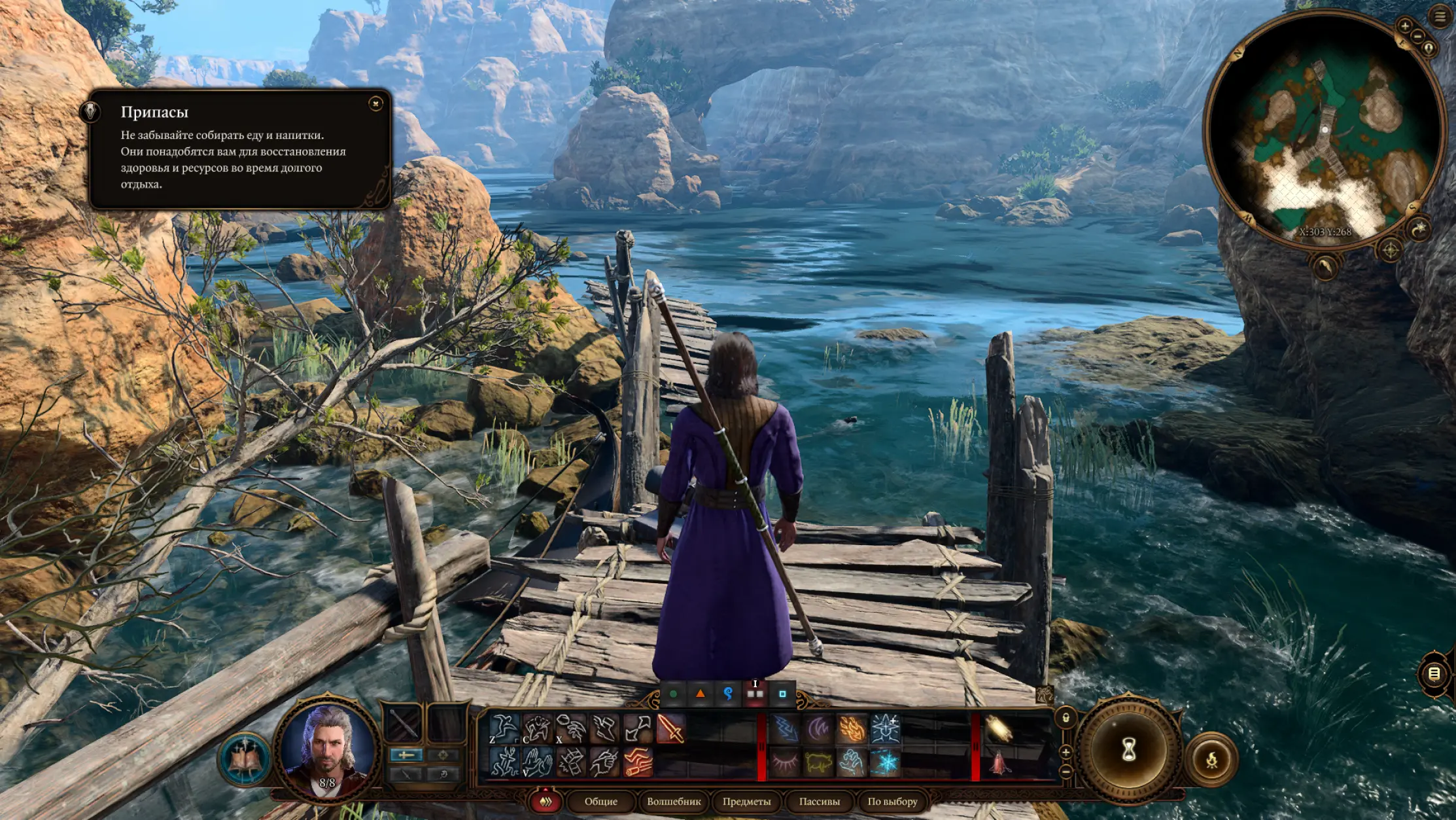Open the campfire rest button
Image resolution: width=1456 pixels, height=820 pixels.
pos(1211,760)
